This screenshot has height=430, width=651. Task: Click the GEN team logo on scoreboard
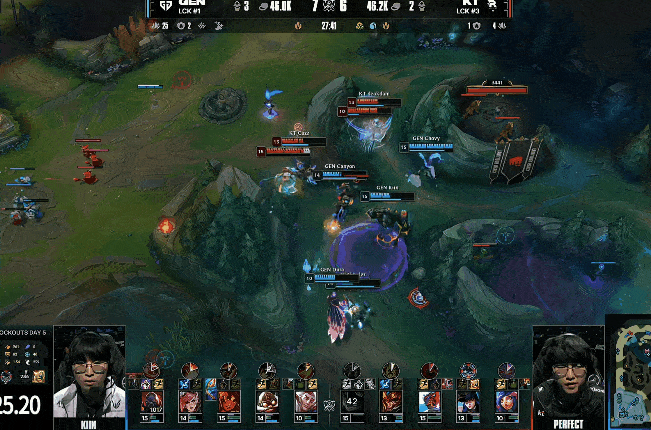coord(165,6)
